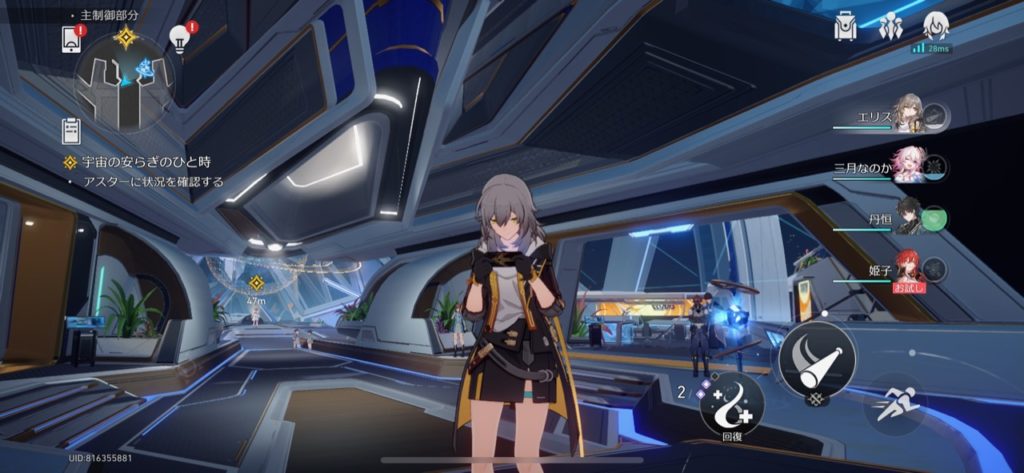Viewport: 1024px width, 473px height.
Task: Switch to party member 三月なのか
Action: coord(908,166)
